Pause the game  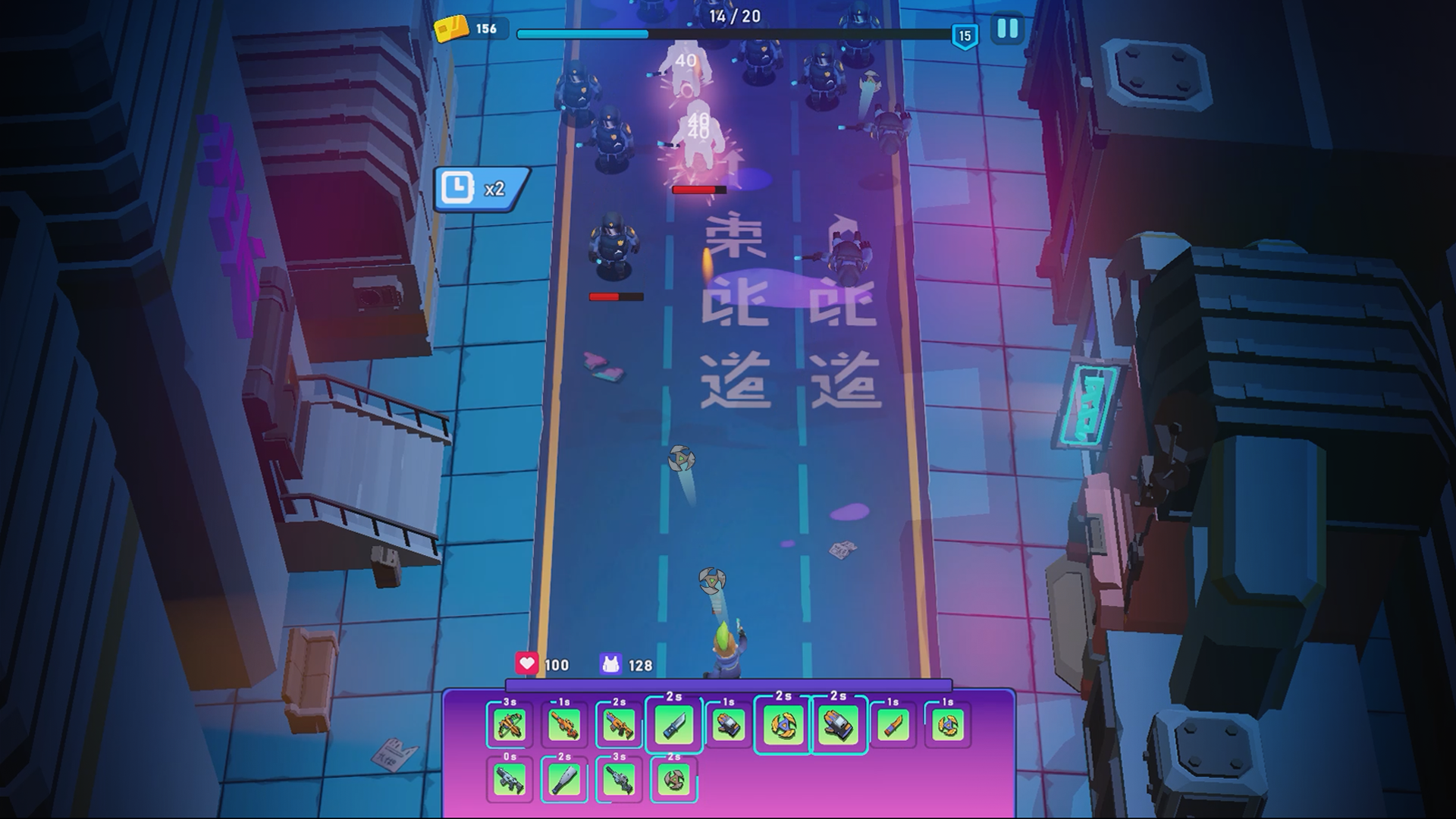coord(1006,28)
